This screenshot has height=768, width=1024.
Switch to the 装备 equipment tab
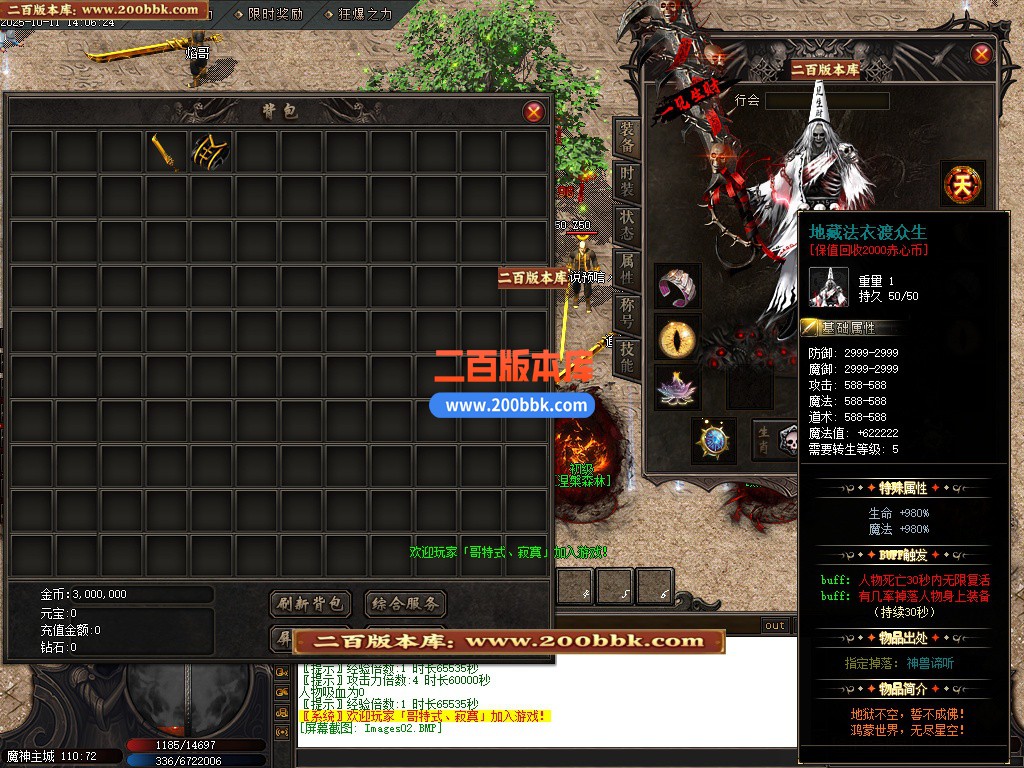(x=626, y=138)
